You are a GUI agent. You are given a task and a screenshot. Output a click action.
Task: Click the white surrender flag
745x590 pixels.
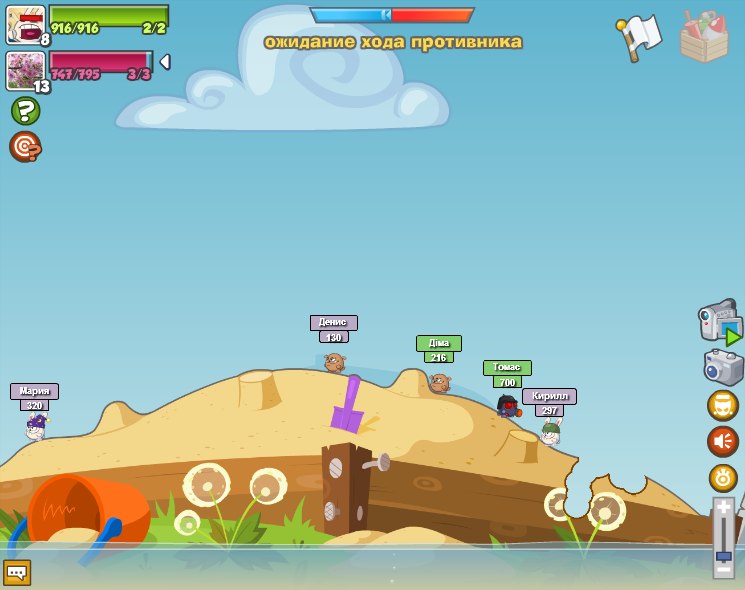639,36
